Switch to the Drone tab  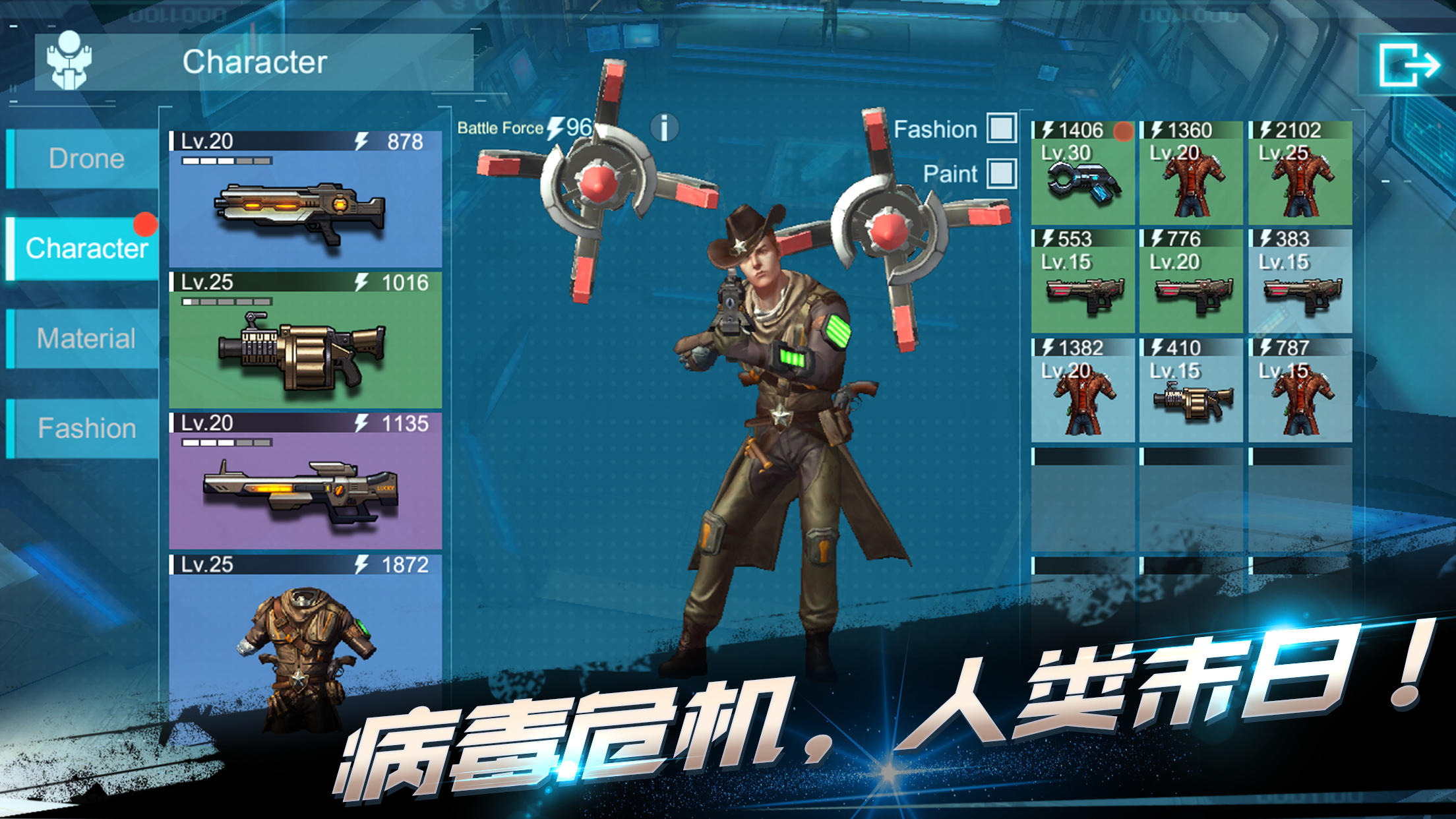[x=84, y=160]
